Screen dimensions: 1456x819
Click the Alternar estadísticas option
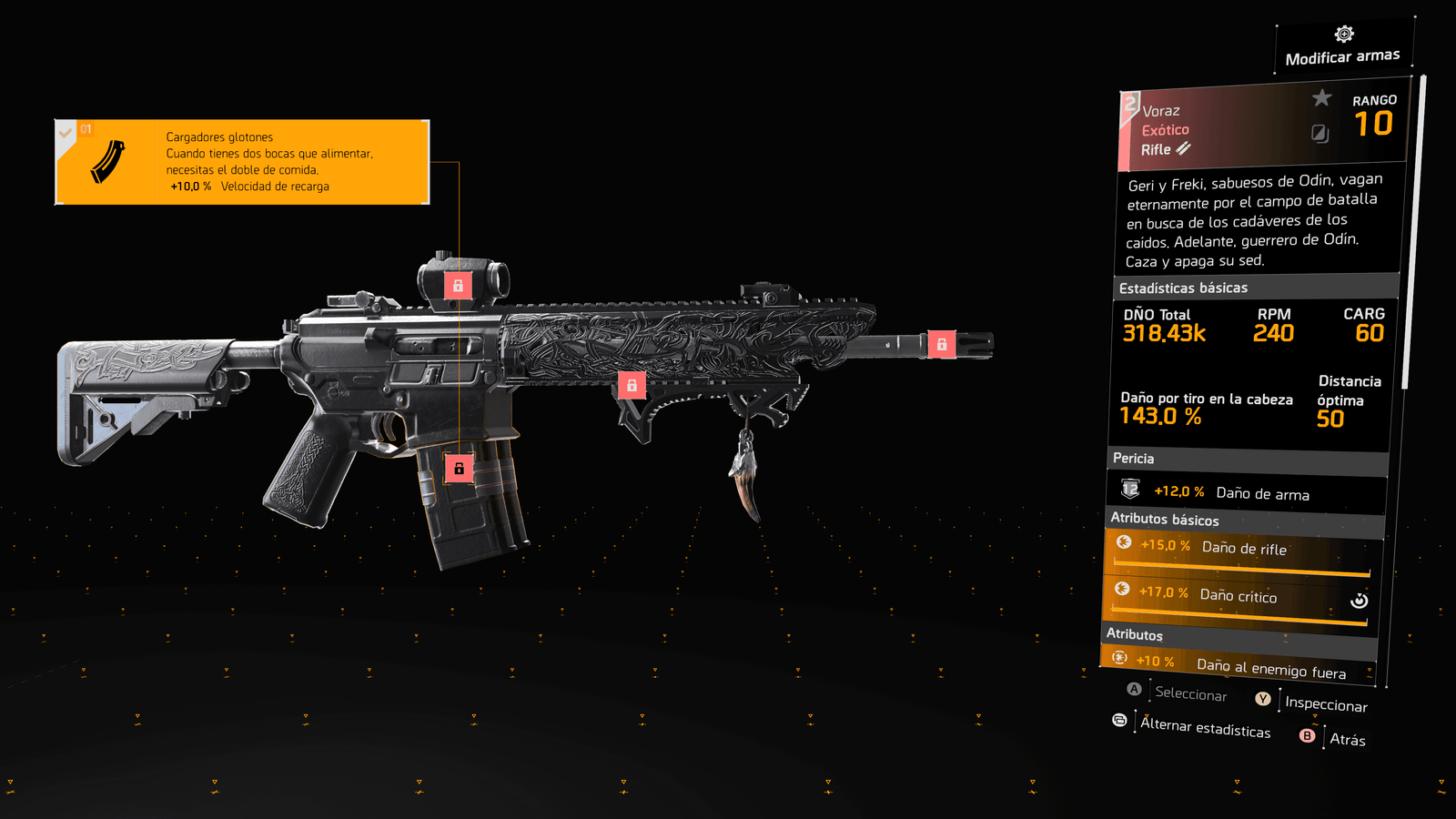coord(1205,727)
